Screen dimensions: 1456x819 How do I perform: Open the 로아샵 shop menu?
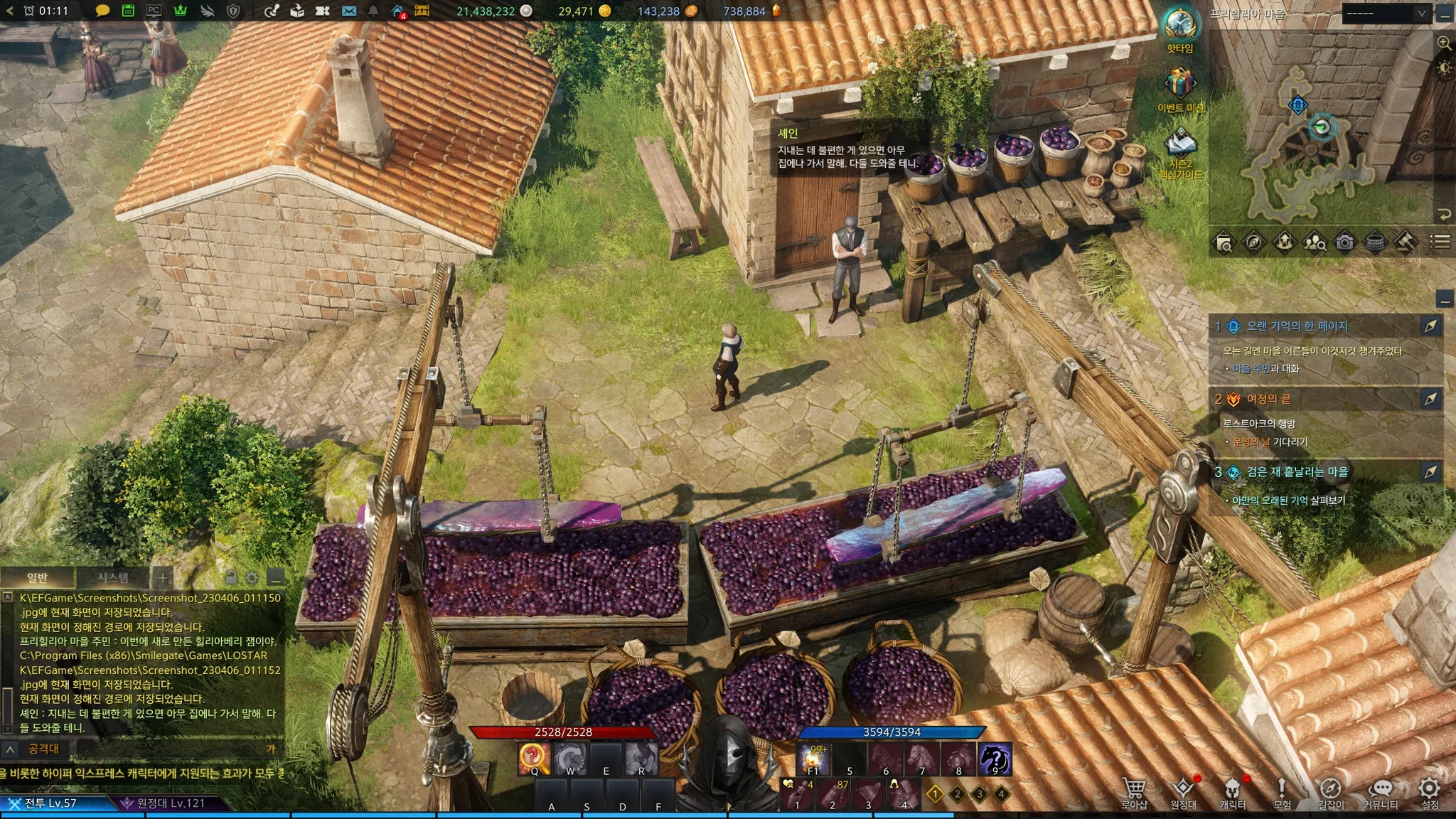pyautogui.click(x=1134, y=791)
